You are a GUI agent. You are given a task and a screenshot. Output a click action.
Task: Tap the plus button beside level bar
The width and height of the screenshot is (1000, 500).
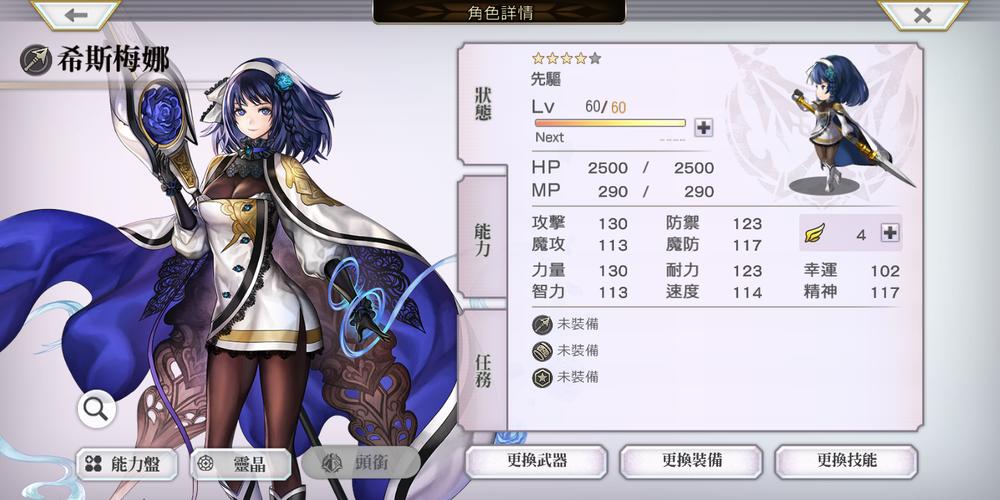point(703,127)
